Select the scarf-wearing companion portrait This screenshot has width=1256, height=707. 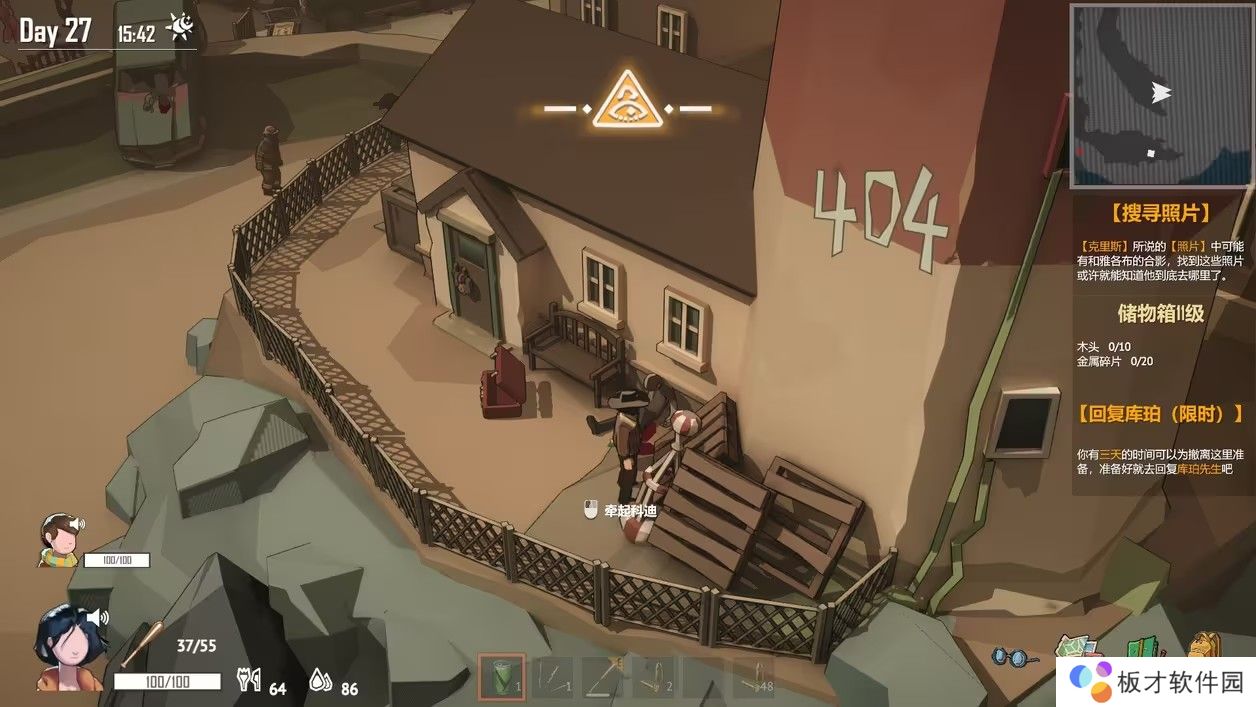(x=60, y=541)
